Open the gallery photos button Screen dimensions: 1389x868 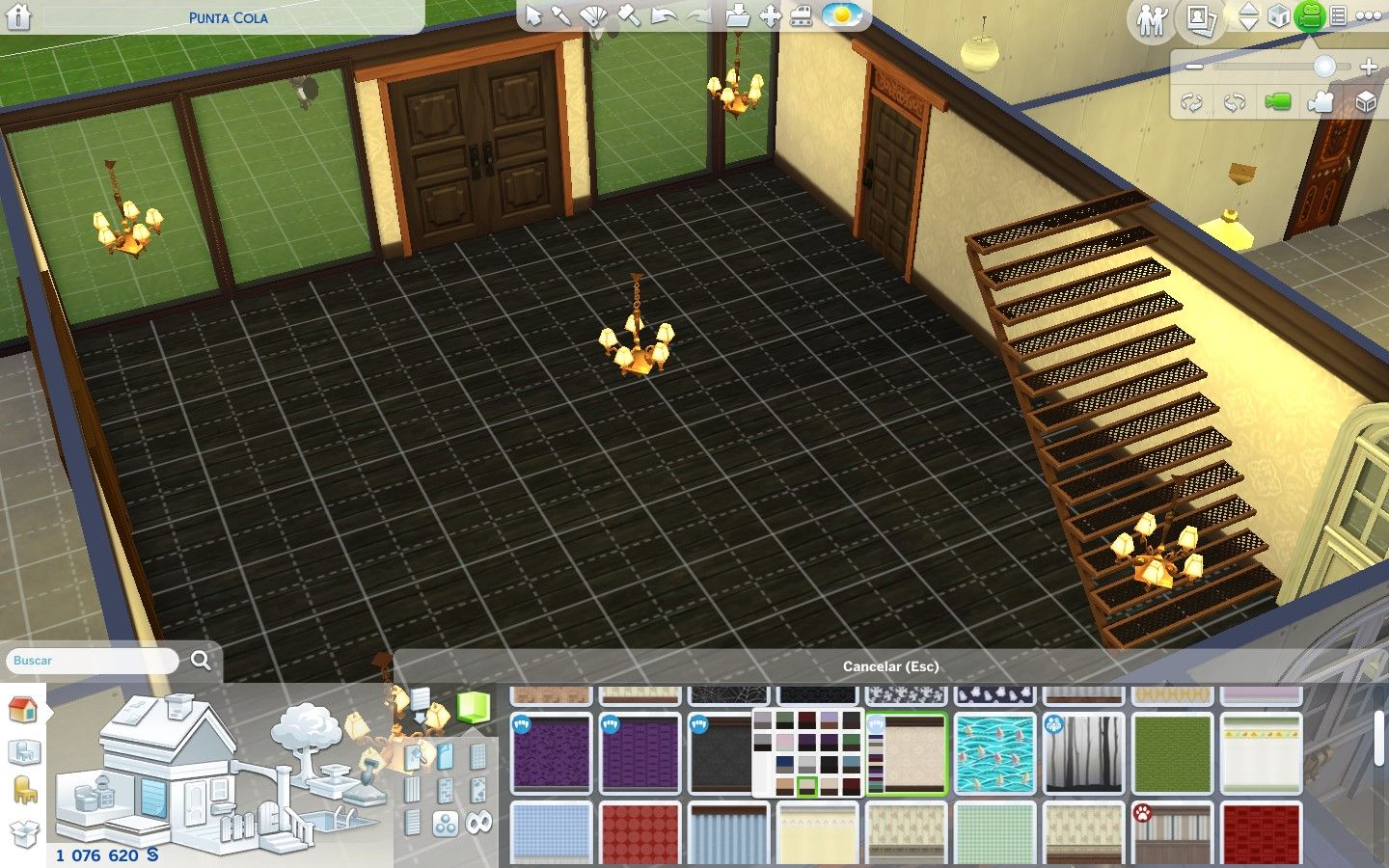pos(1199,18)
